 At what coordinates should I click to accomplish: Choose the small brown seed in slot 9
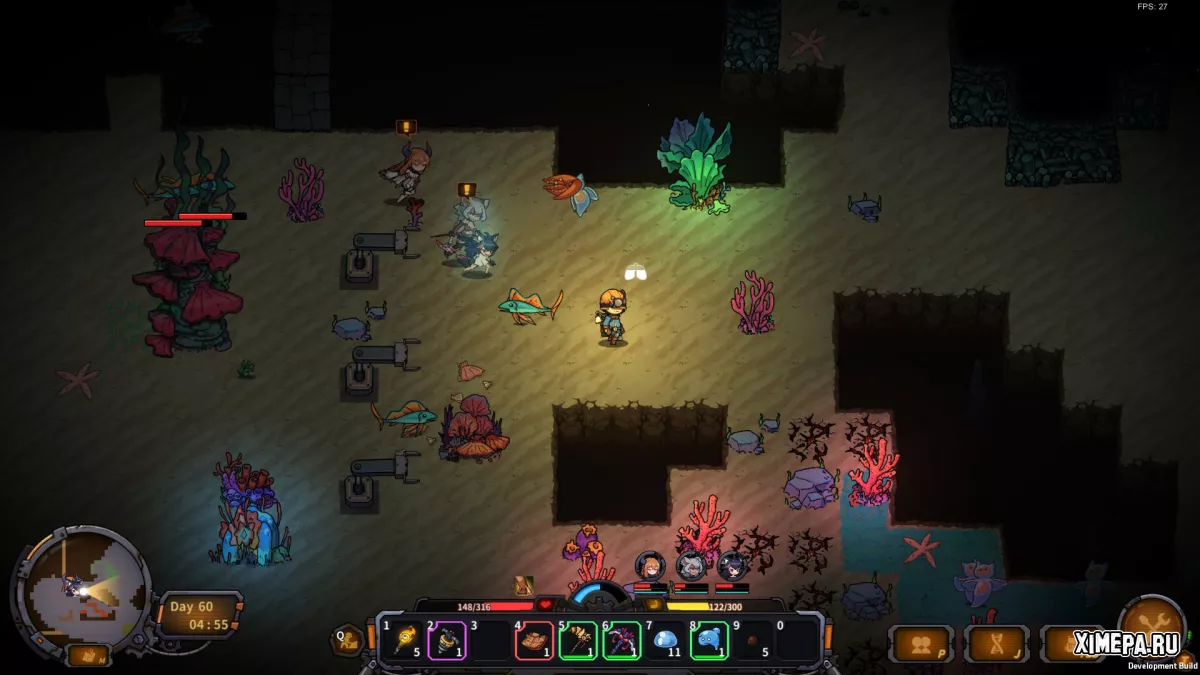click(752, 640)
